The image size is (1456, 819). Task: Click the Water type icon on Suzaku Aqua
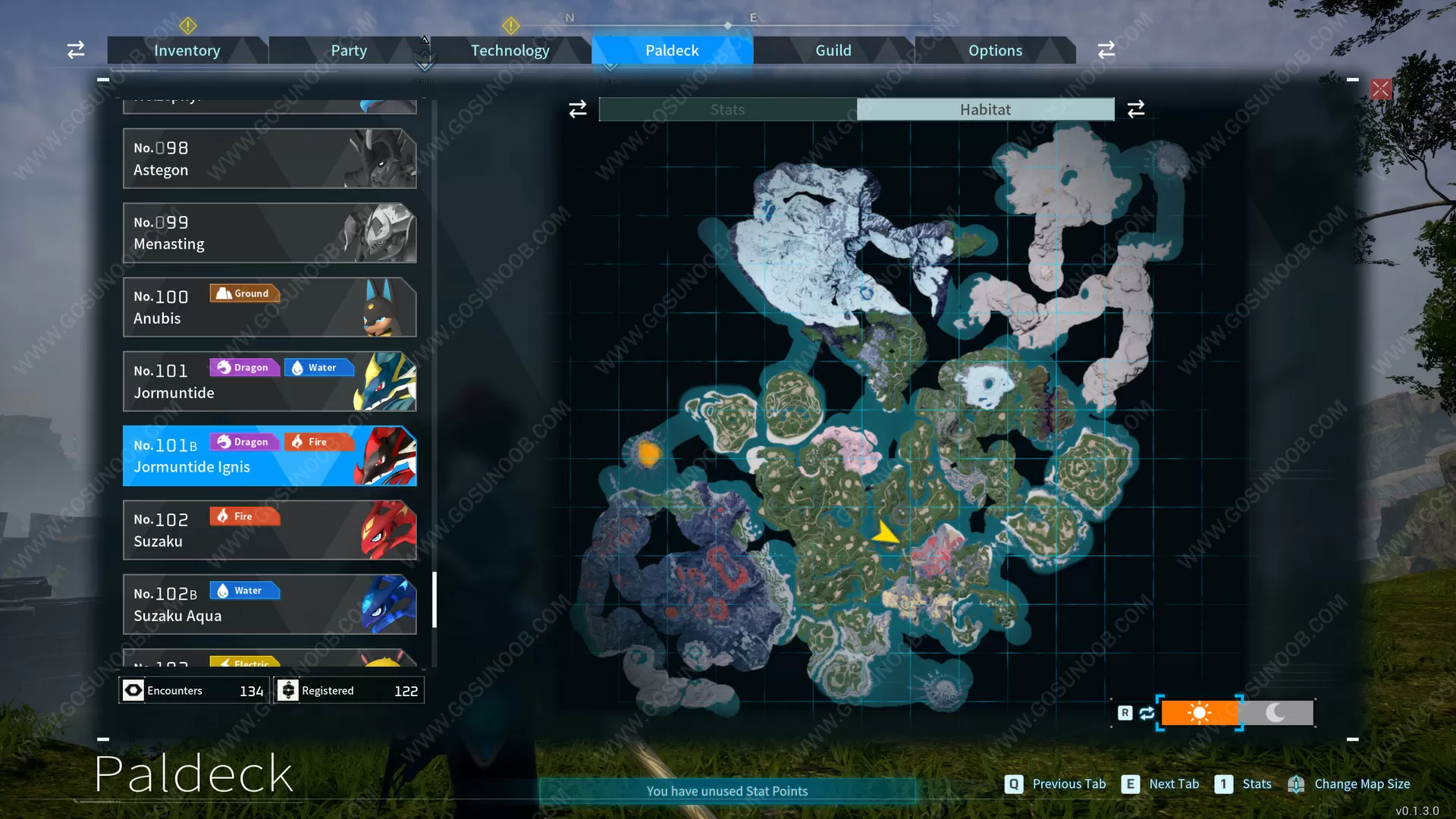click(244, 590)
